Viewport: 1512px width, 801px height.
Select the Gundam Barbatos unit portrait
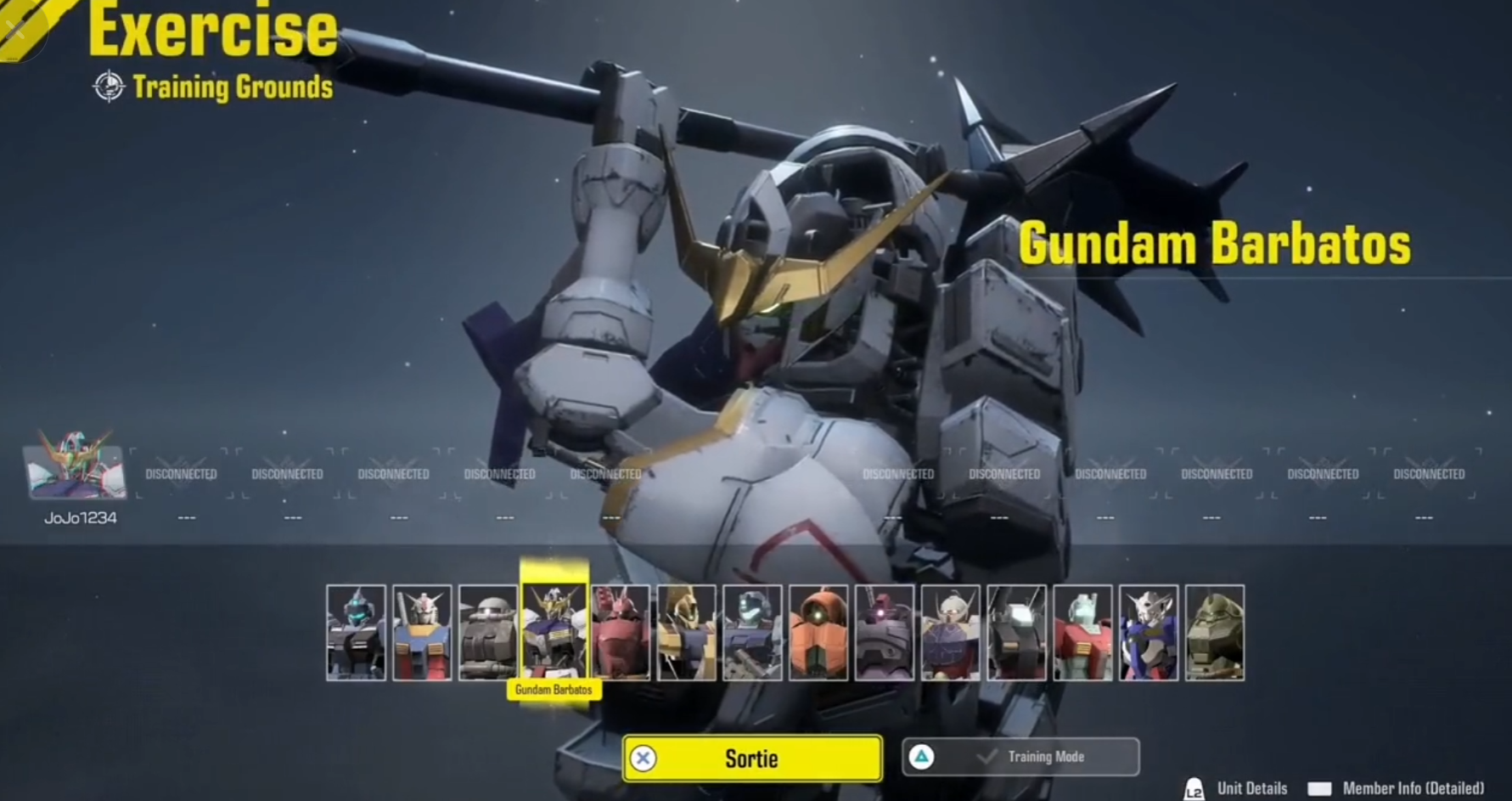(554, 632)
